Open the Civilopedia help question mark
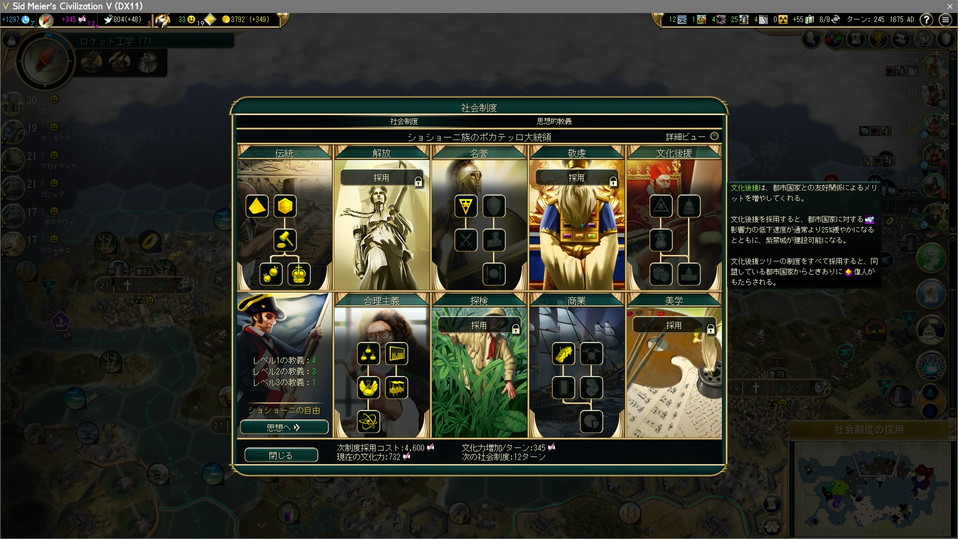 click(927, 20)
